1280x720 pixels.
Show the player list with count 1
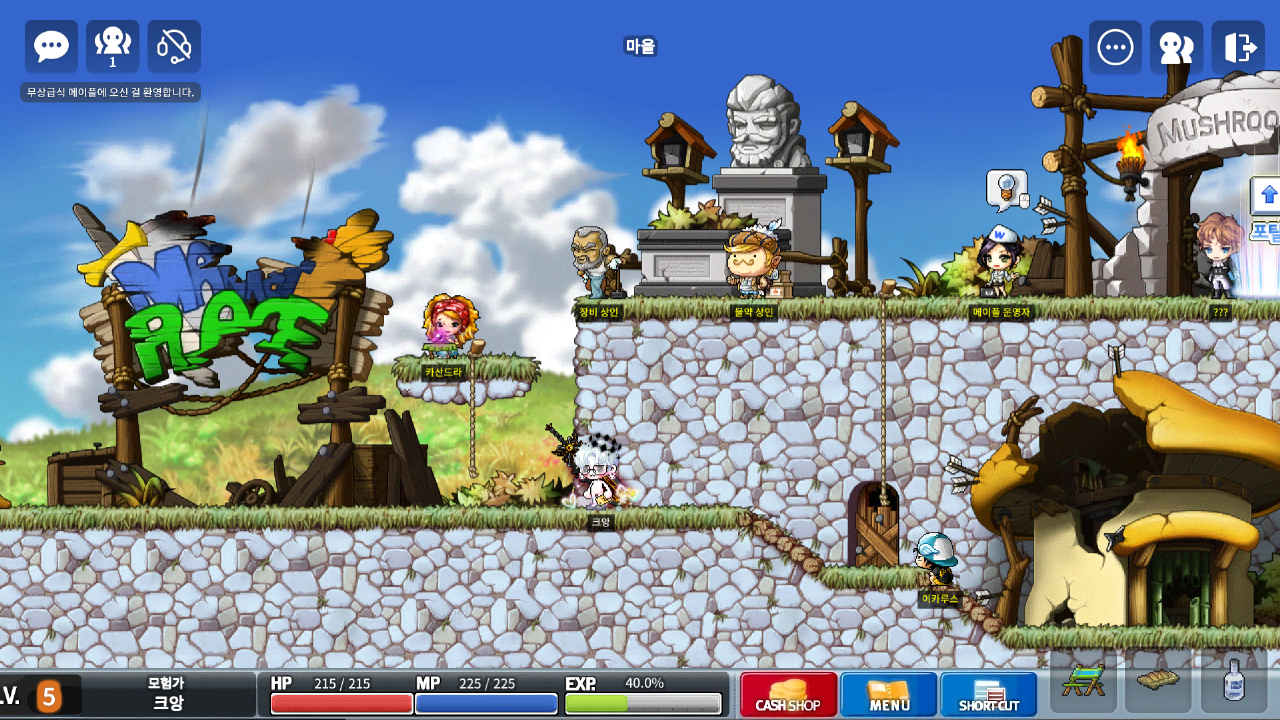[113, 47]
